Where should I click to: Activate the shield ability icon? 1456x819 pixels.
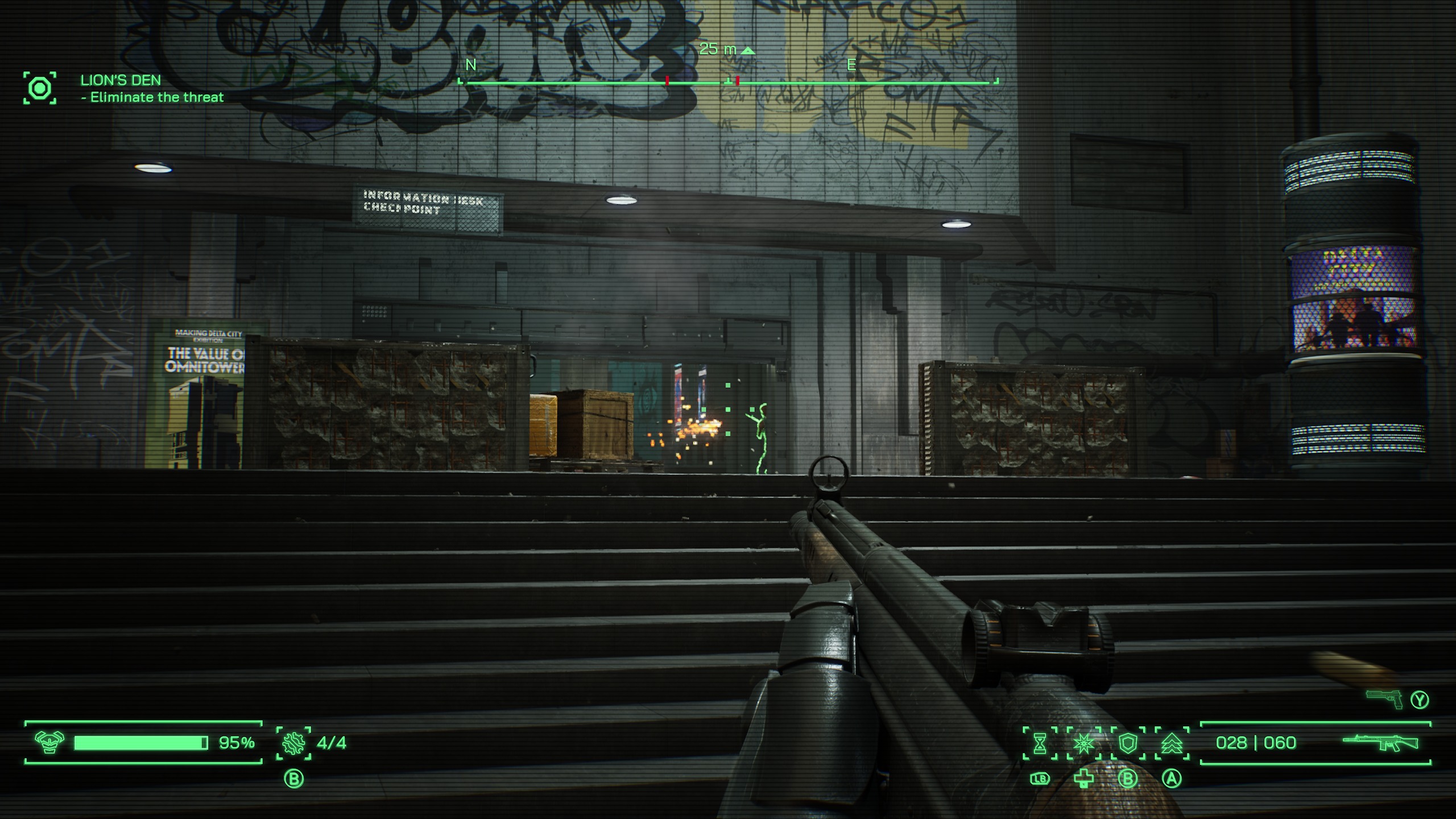point(1128,743)
